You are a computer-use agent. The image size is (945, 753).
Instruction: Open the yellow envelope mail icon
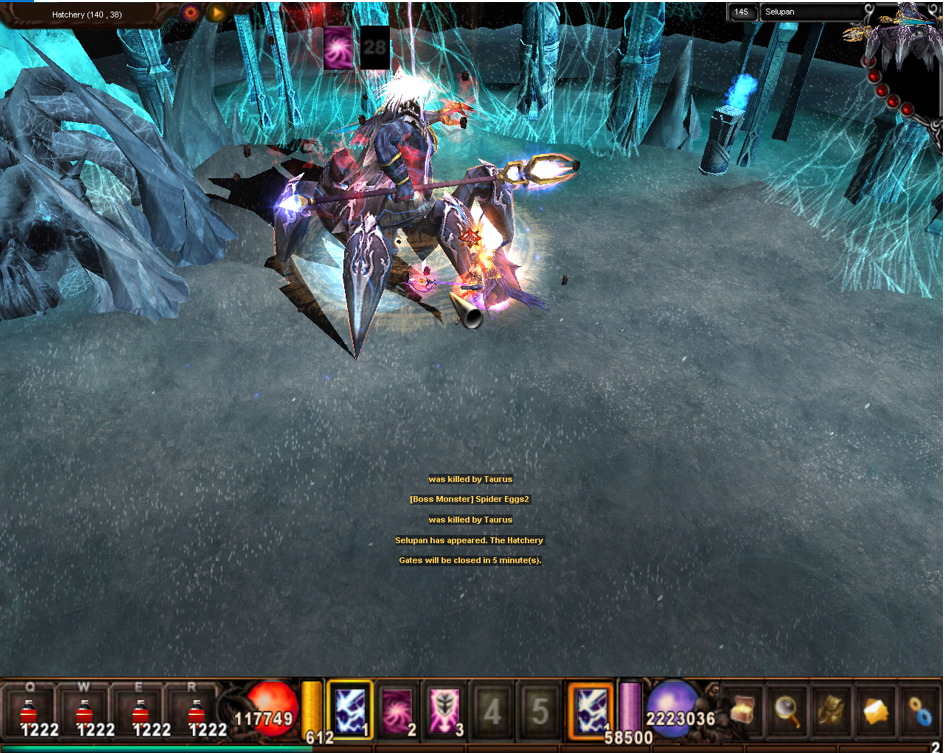click(x=875, y=709)
